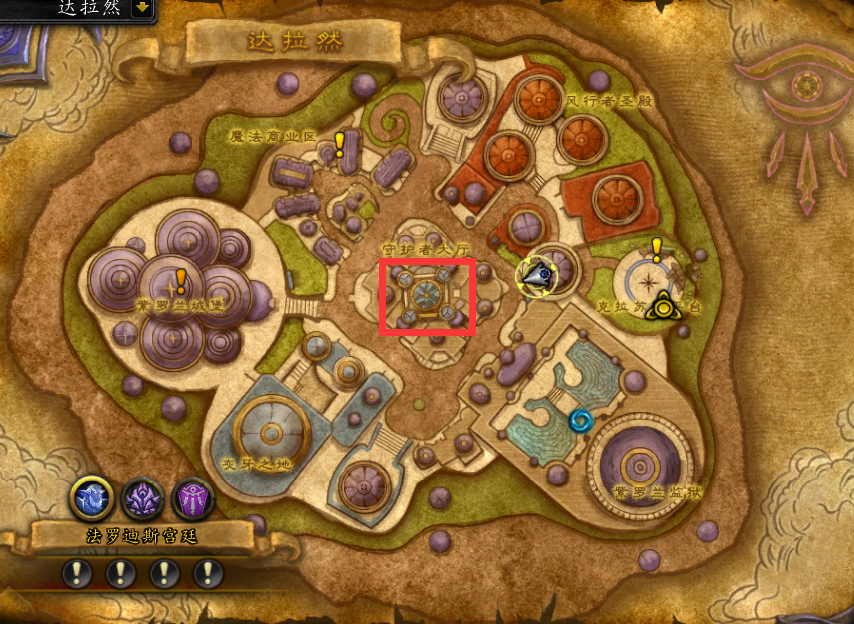The image size is (854, 624).
Task: Select the blue beast face icon
Action: coord(91,497)
